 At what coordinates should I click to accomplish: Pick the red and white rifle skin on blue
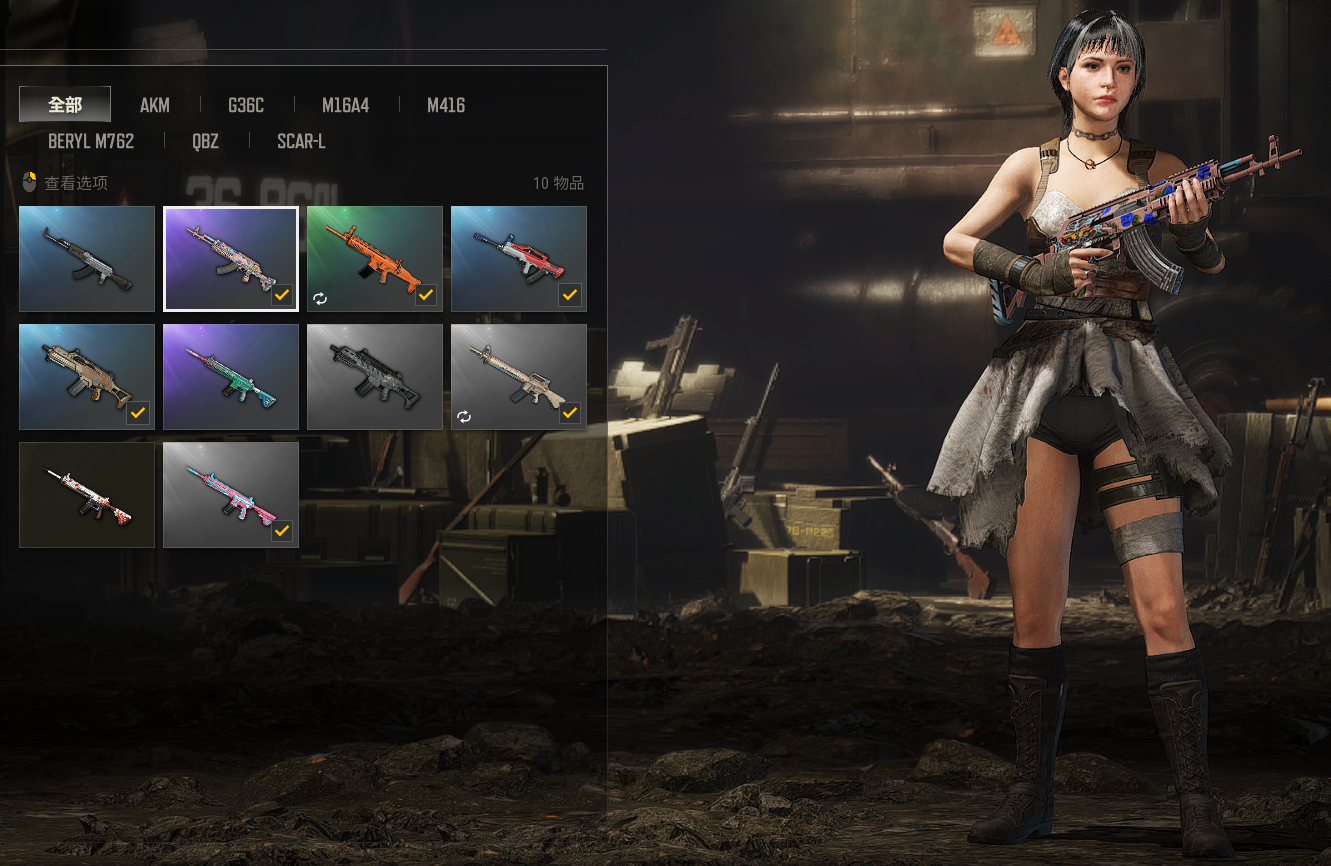point(519,259)
